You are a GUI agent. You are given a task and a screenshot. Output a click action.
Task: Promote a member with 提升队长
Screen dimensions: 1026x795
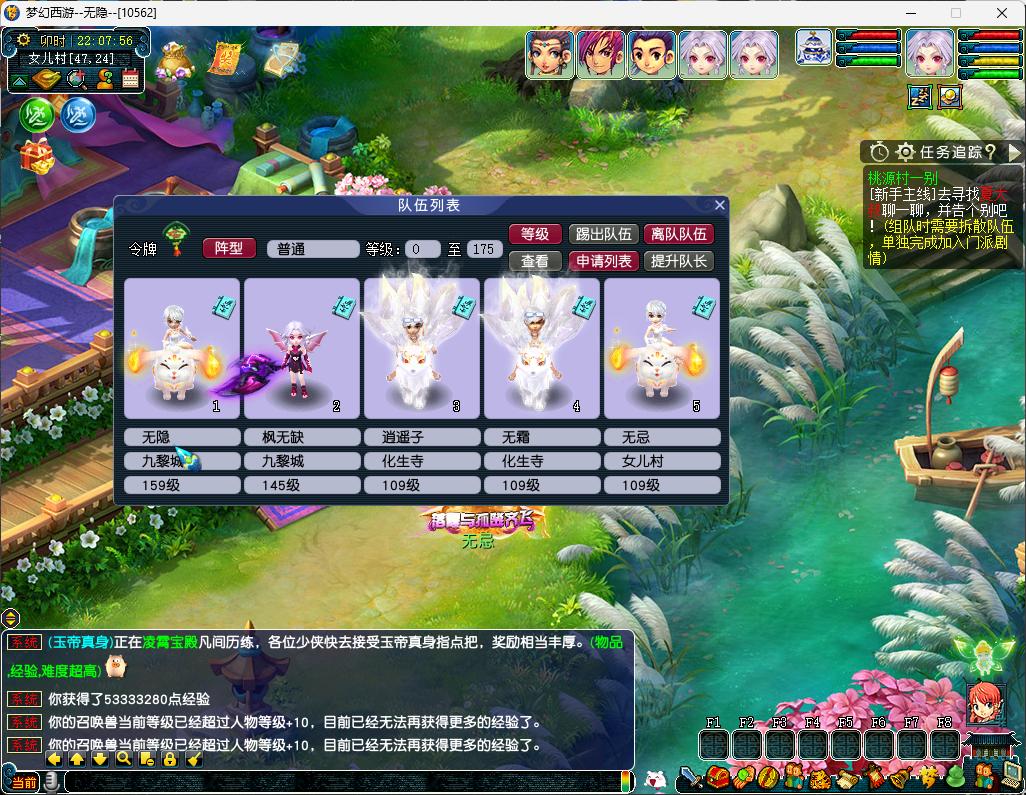tap(678, 261)
